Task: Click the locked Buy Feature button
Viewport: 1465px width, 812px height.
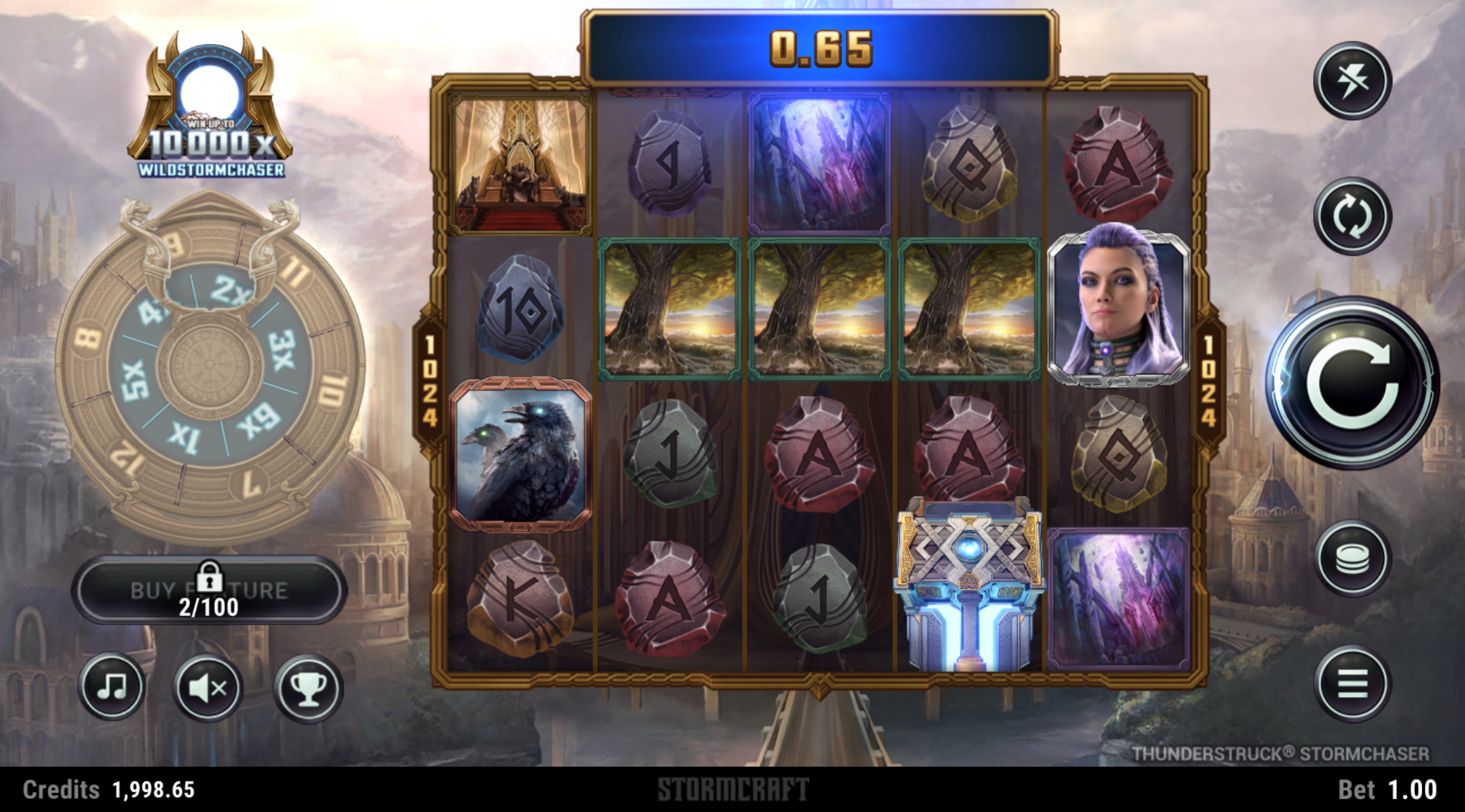Action: [209, 591]
